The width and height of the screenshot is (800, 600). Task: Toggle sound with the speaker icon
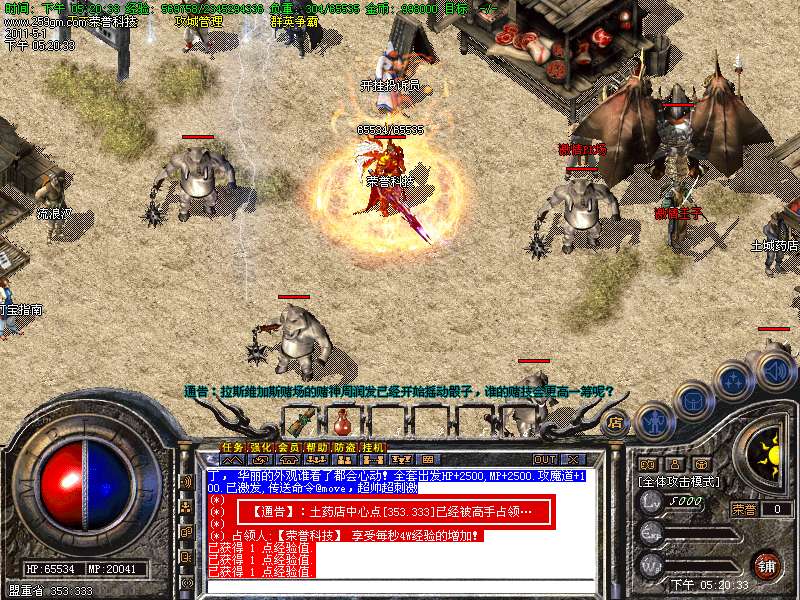pos(775,370)
